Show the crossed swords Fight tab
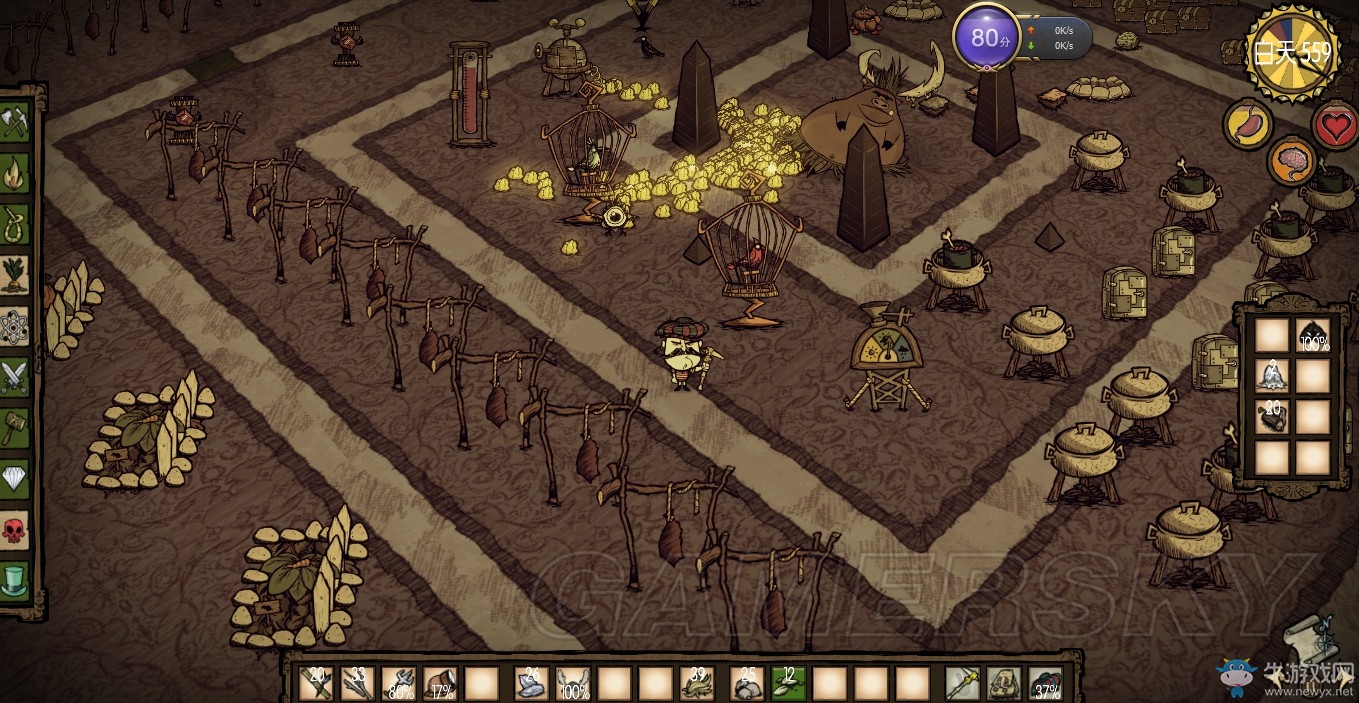1359x703 pixels. point(15,377)
